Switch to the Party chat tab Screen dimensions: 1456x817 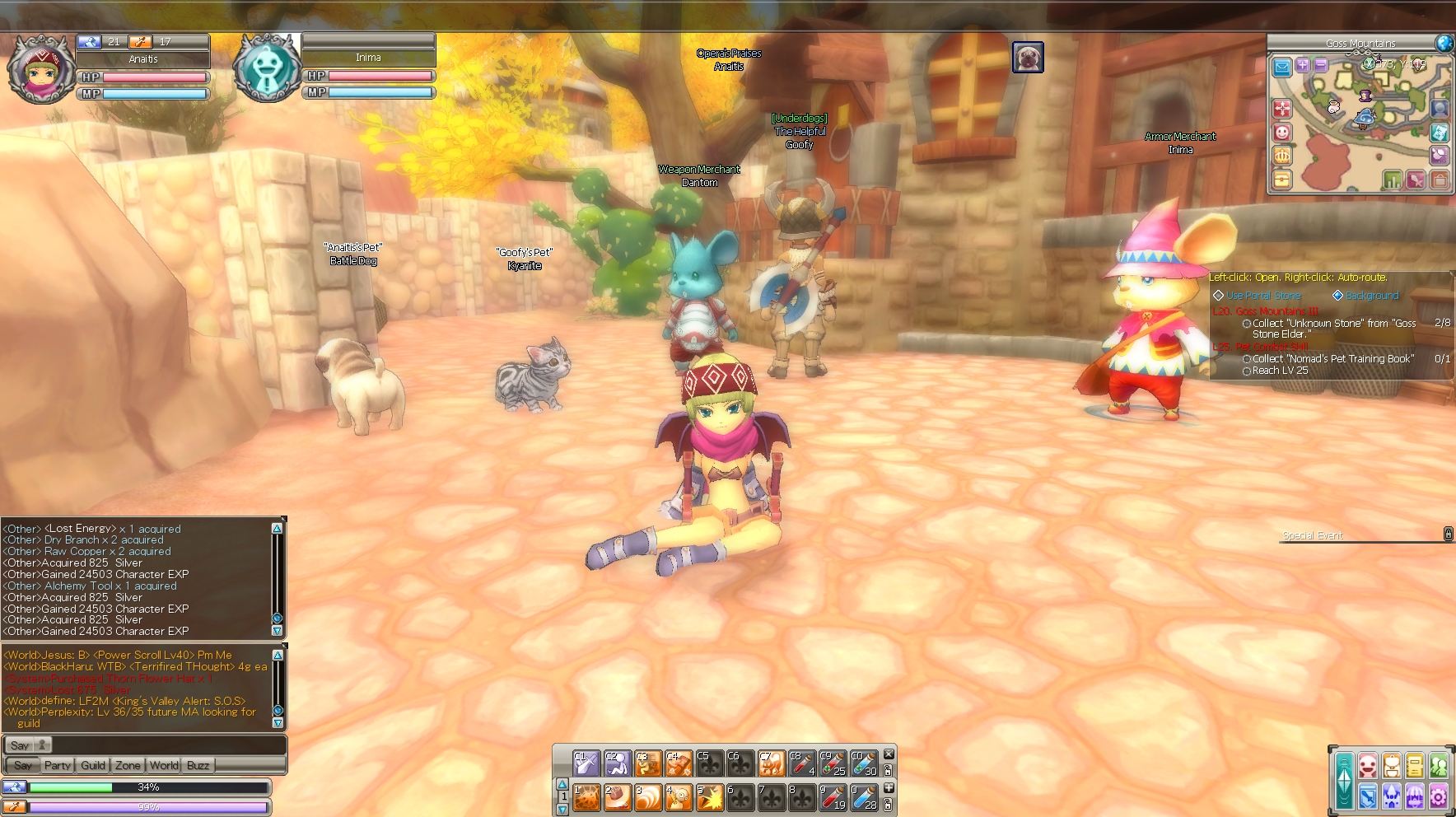[x=58, y=765]
